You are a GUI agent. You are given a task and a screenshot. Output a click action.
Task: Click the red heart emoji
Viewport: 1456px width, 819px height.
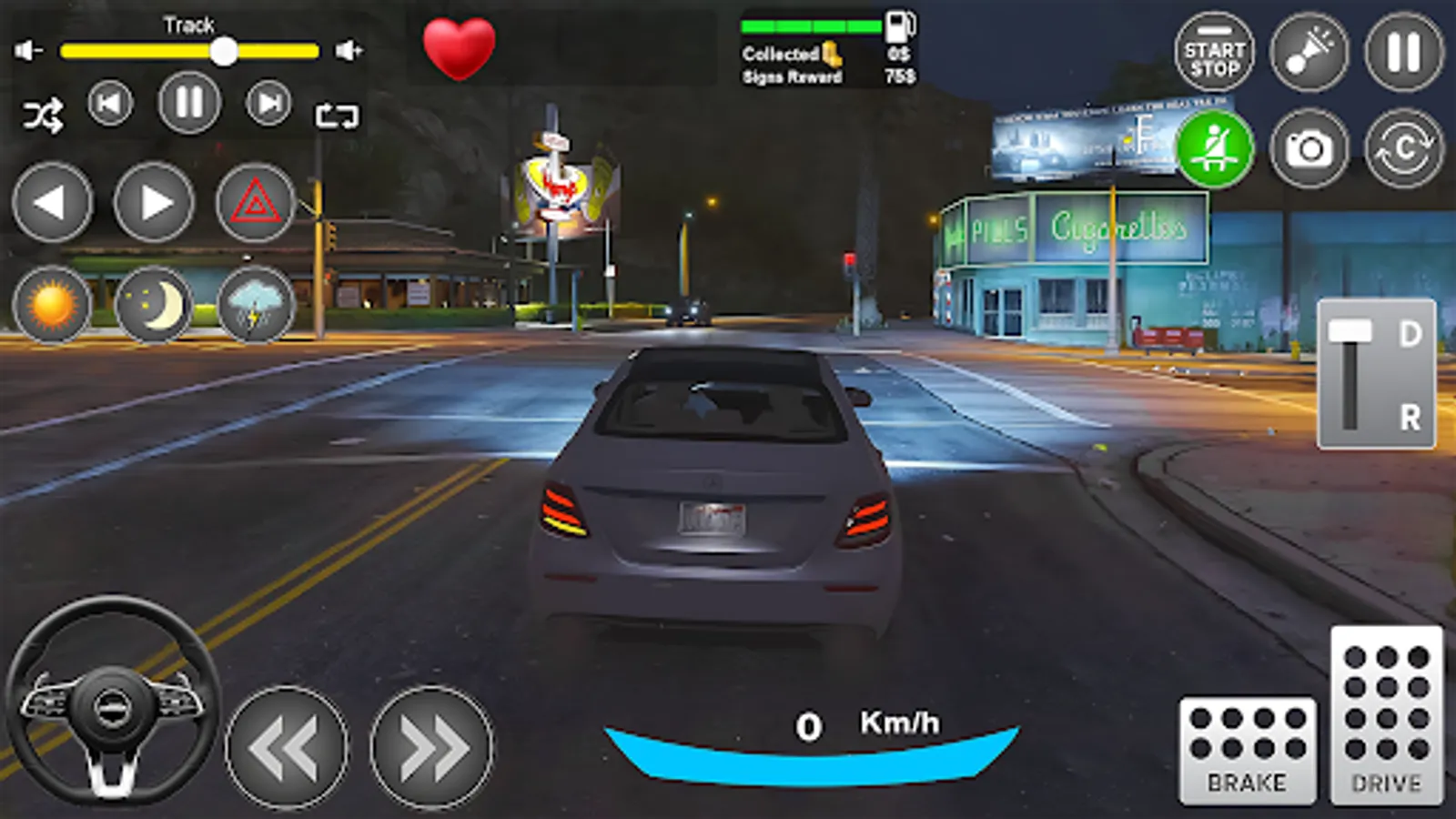458,45
